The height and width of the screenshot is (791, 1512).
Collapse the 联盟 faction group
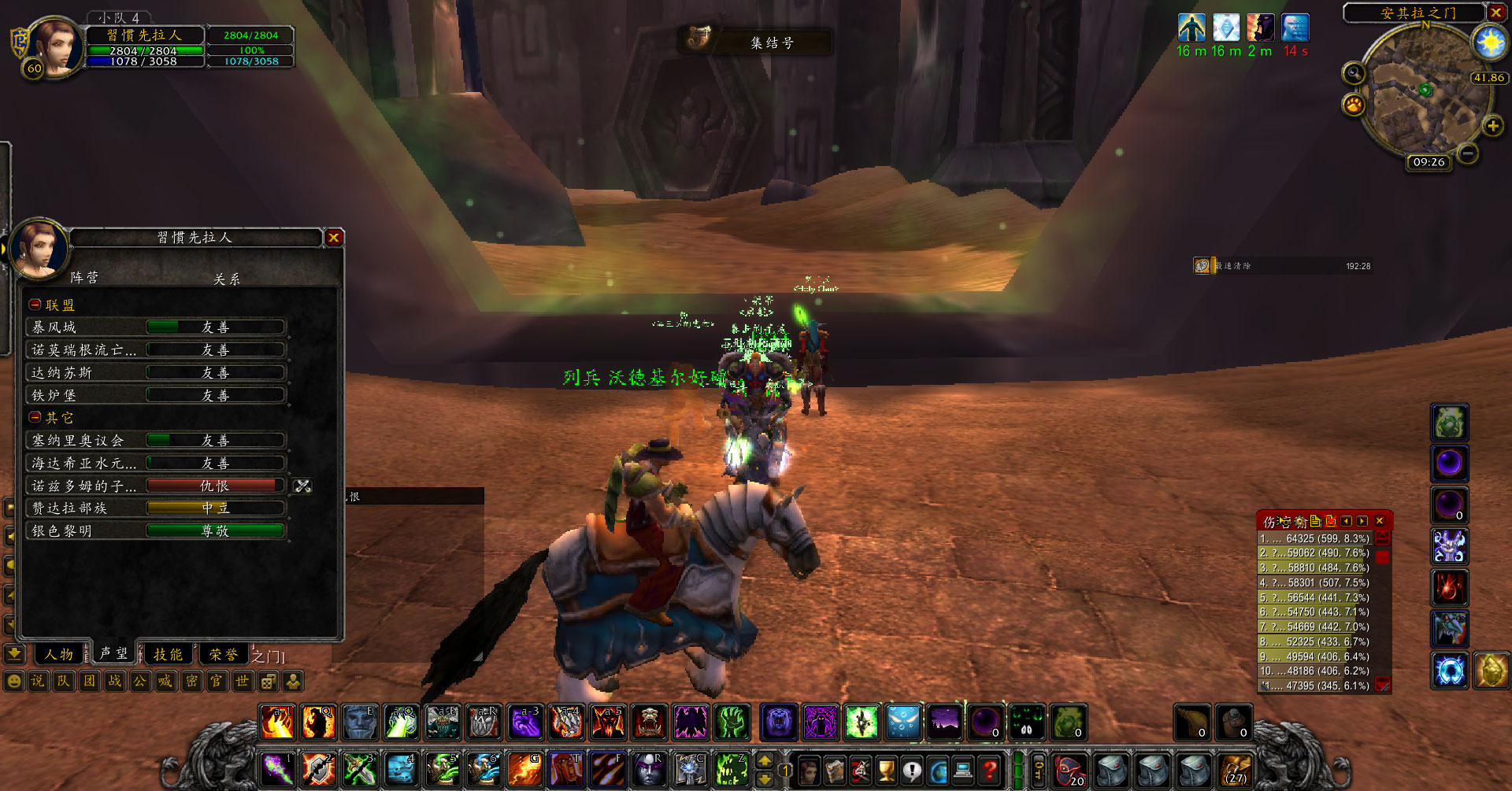[x=35, y=305]
